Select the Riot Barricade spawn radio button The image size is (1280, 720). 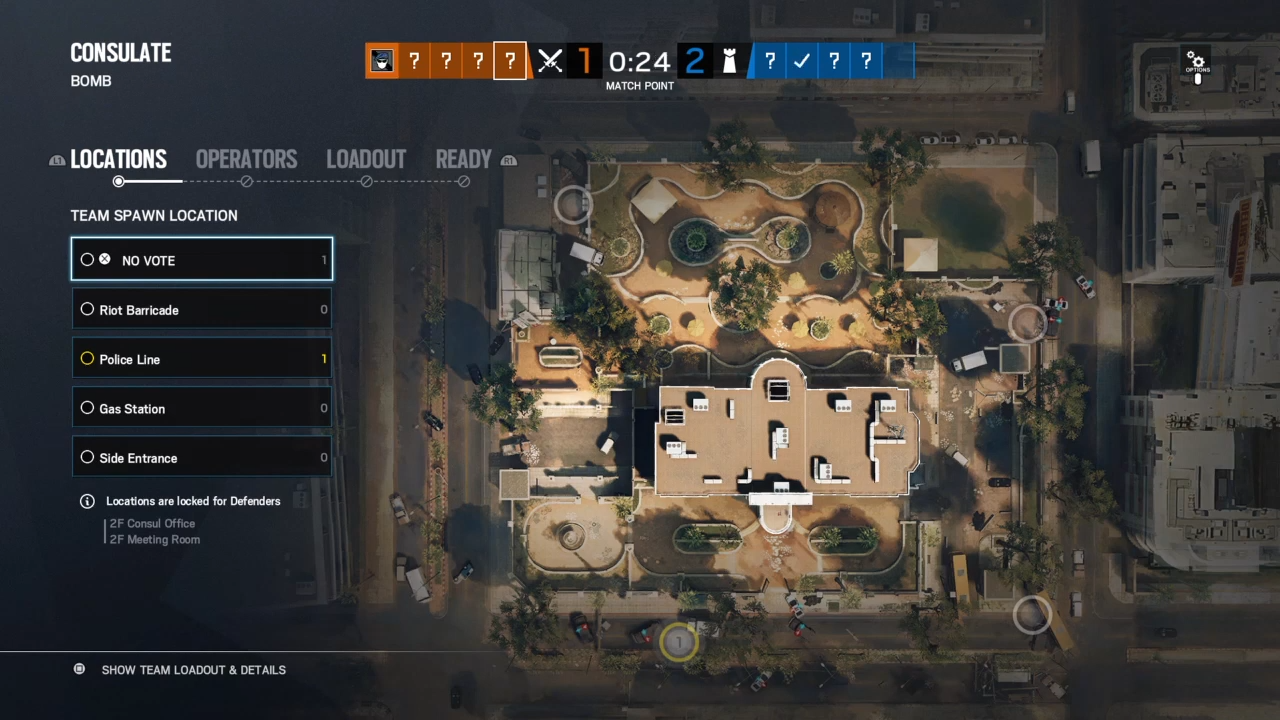coord(87,309)
